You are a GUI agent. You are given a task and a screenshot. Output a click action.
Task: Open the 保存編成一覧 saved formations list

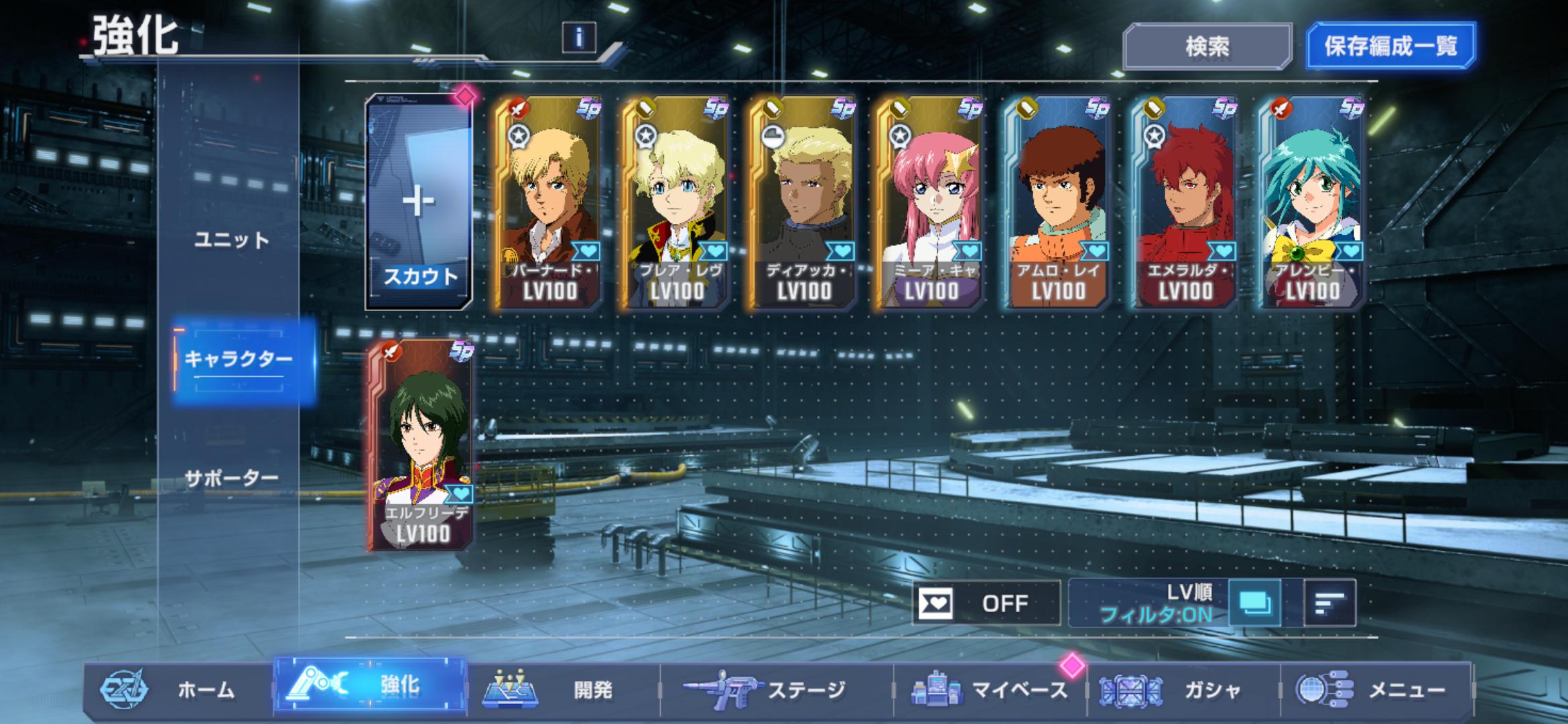(x=1390, y=46)
